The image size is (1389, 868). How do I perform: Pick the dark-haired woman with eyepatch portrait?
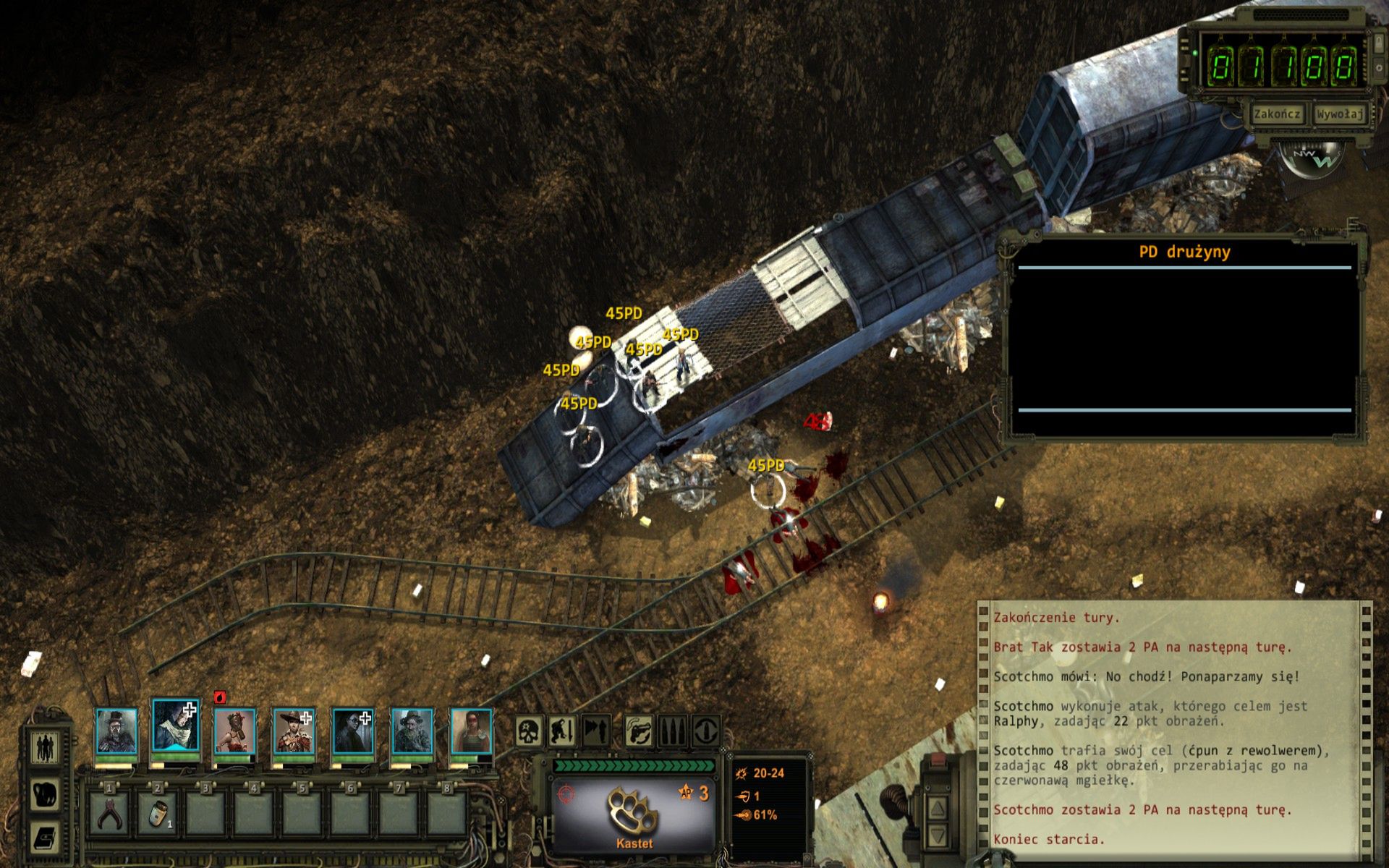point(353,732)
